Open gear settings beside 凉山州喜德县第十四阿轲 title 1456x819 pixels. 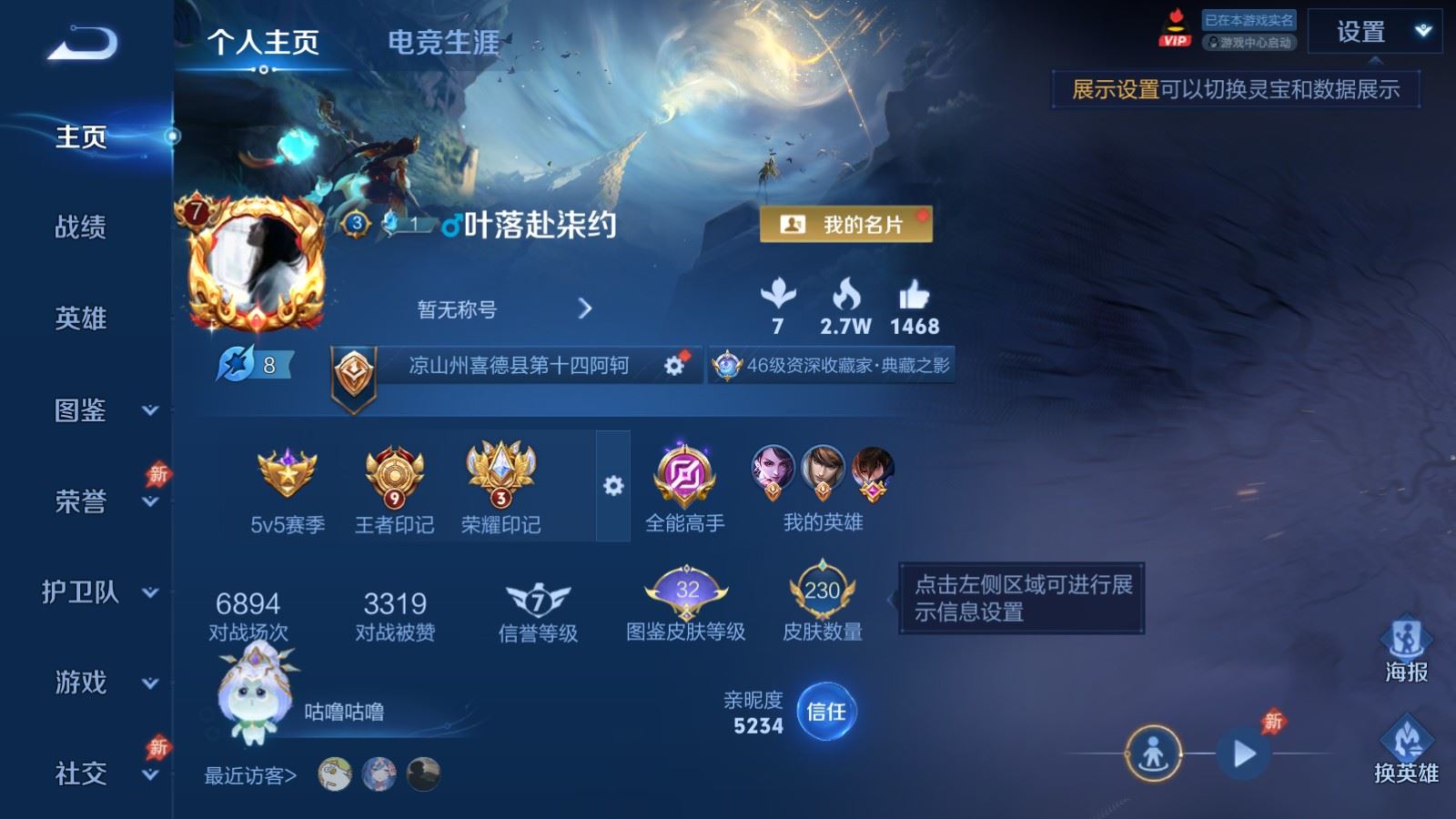(673, 366)
